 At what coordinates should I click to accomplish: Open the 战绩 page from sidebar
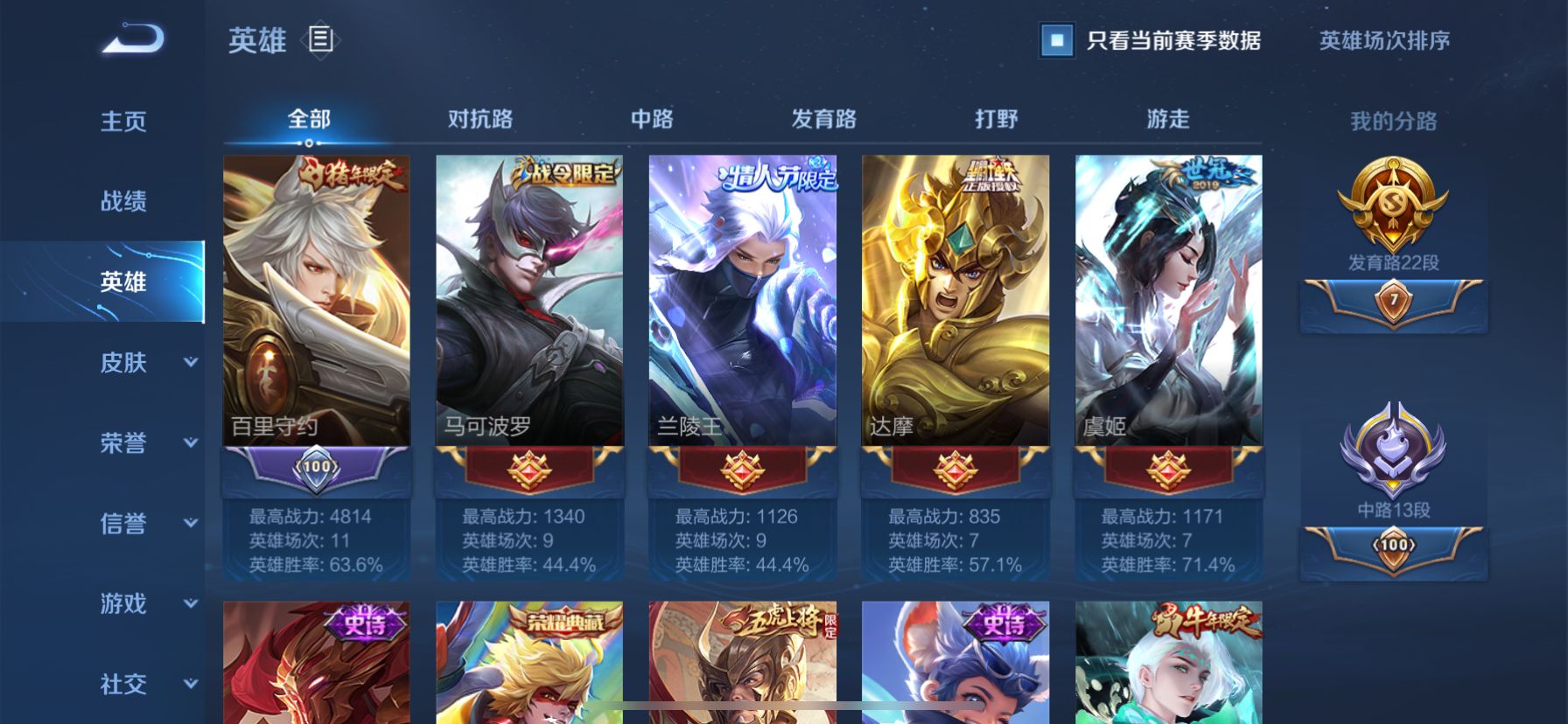[123, 202]
